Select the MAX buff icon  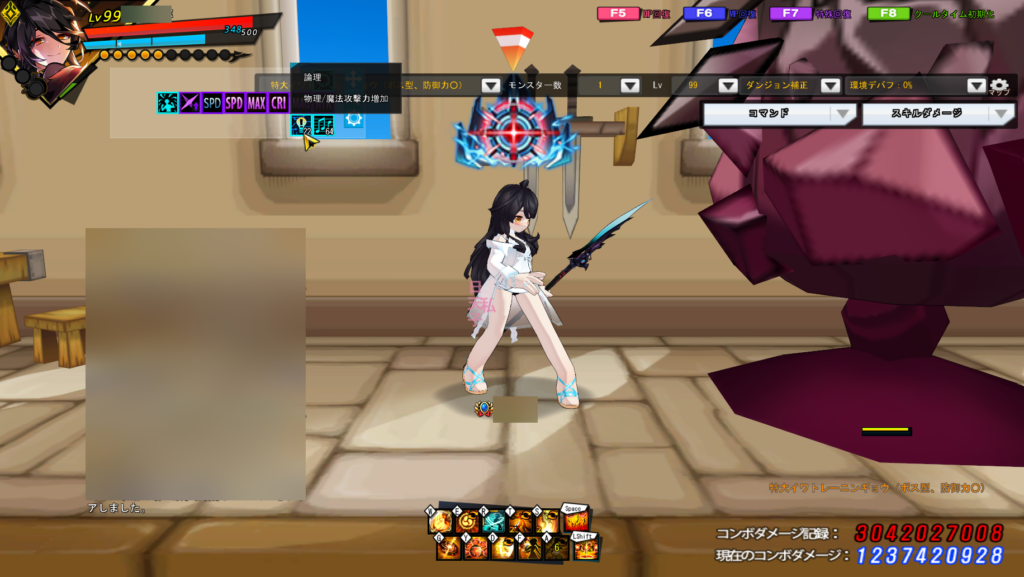(257, 102)
